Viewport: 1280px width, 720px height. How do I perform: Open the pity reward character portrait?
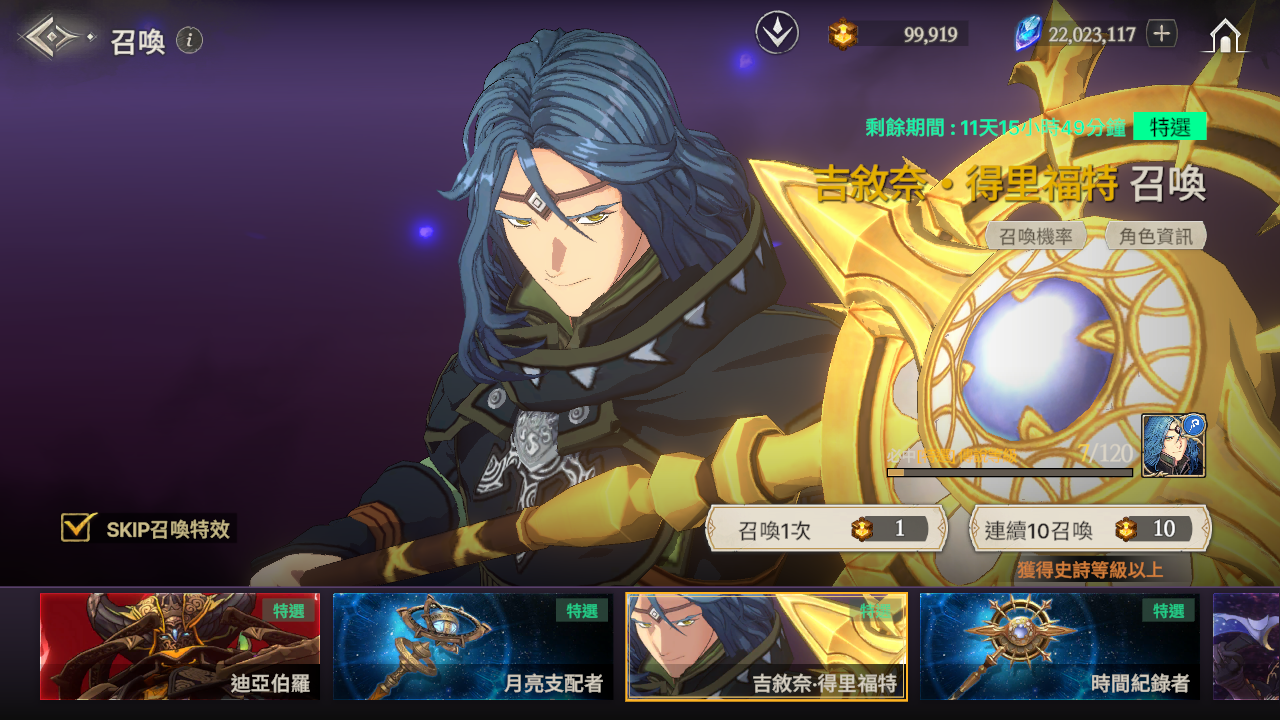[1173, 446]
